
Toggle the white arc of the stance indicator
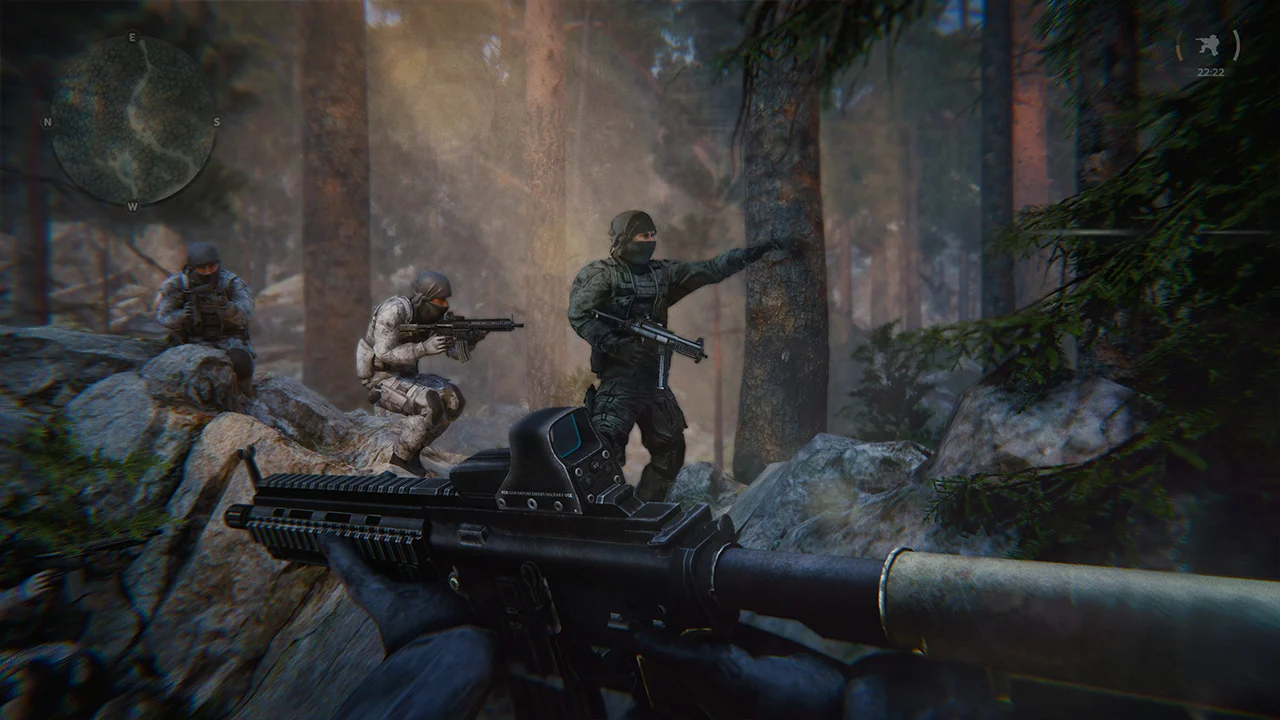tap(1235, 44)
